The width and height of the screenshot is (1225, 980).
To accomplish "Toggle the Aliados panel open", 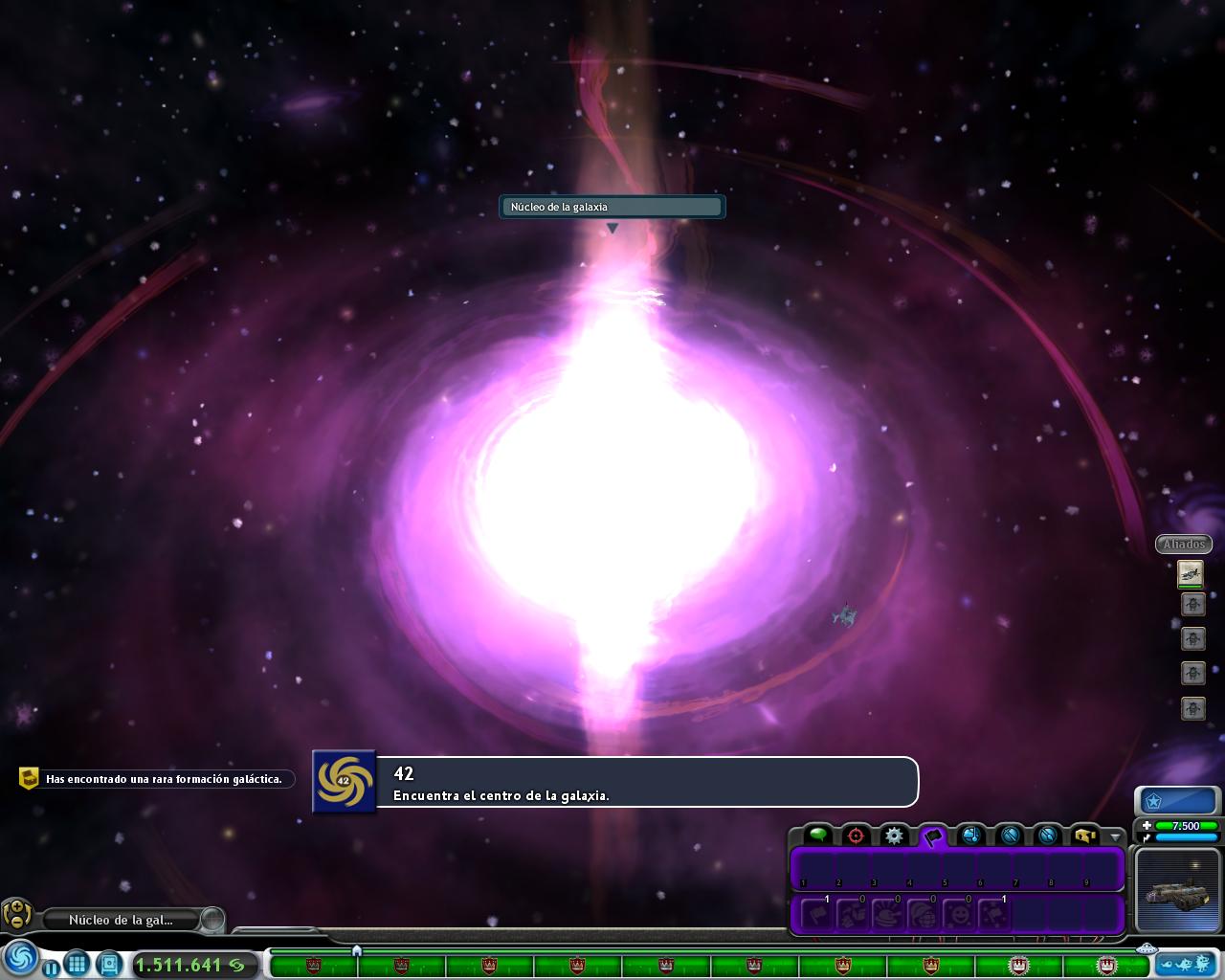I will point(1184,544).
